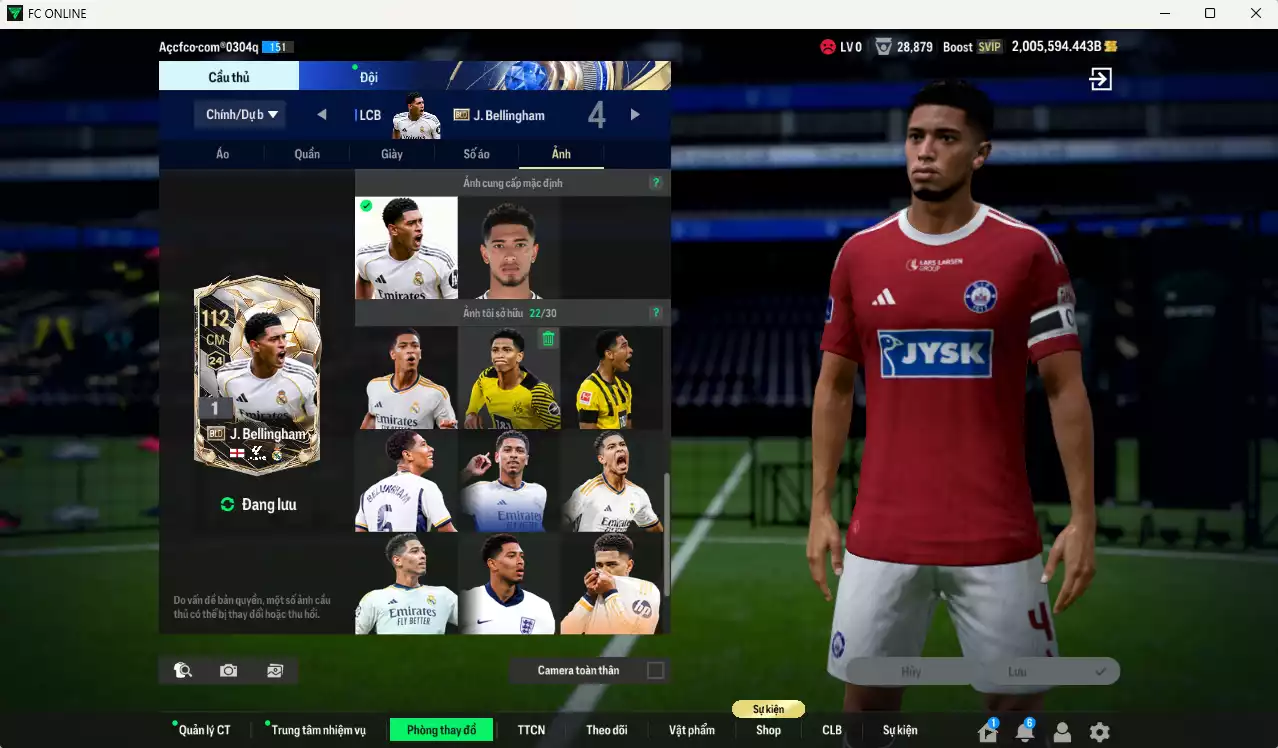Delete photo with the green trash icon
Image resolution: width=1278 pixels, height=748 pixels.
tap(548, 339)
